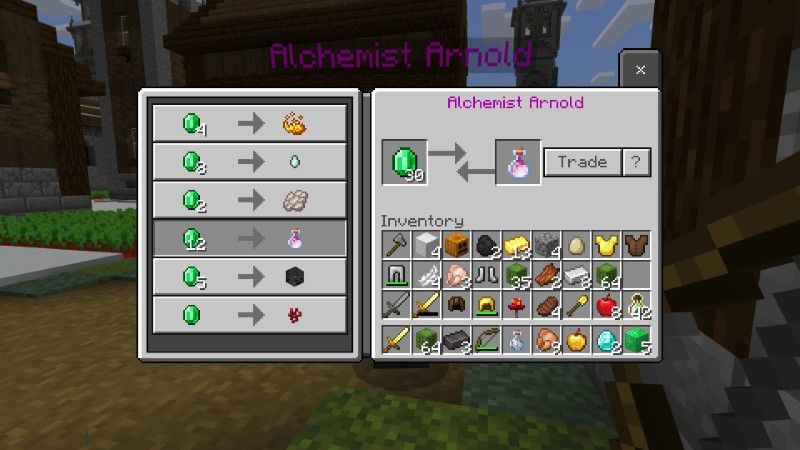The width and height of the screenshot is (800, 450).
Task: Click the golden helmet slot
Action: click(488, 305)
